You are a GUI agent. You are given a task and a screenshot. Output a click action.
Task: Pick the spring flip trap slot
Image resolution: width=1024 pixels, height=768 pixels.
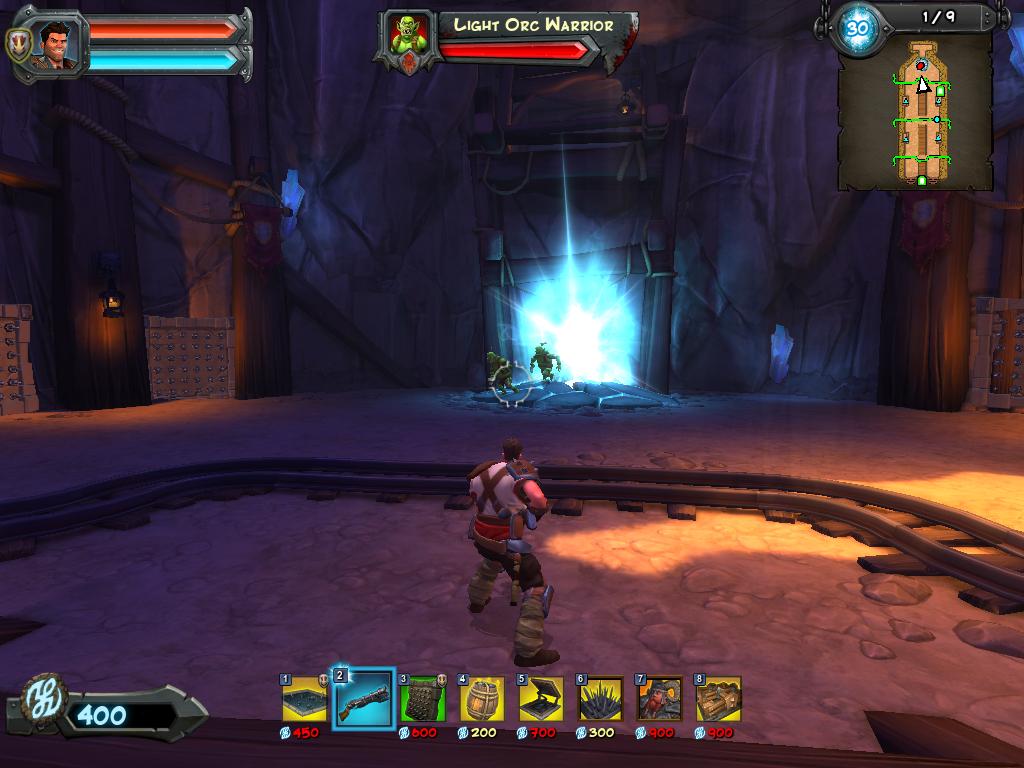pyautogui.click(x=541, y=699)
